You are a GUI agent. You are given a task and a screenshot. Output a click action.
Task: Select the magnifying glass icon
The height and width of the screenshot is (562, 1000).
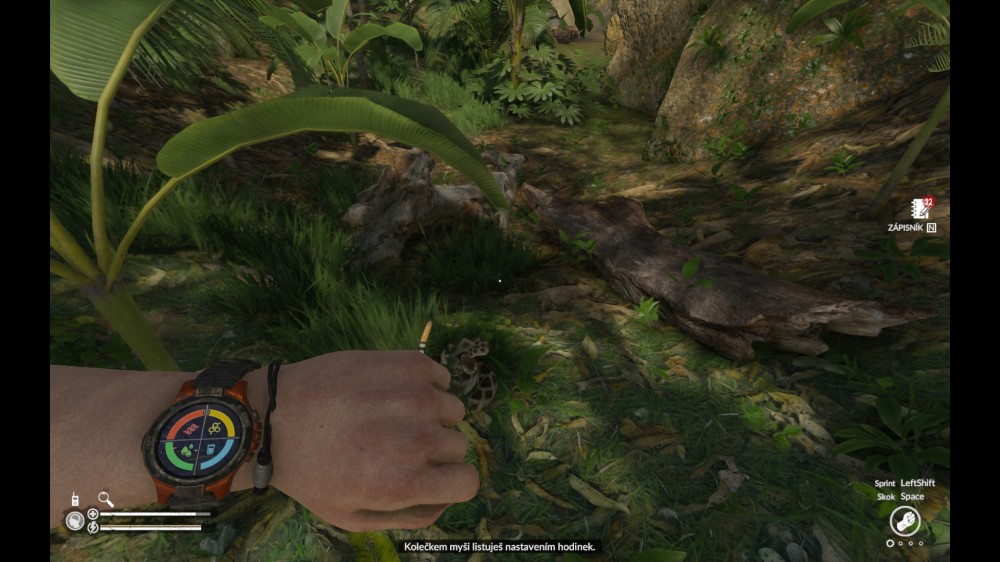click(x=105, y=498)
